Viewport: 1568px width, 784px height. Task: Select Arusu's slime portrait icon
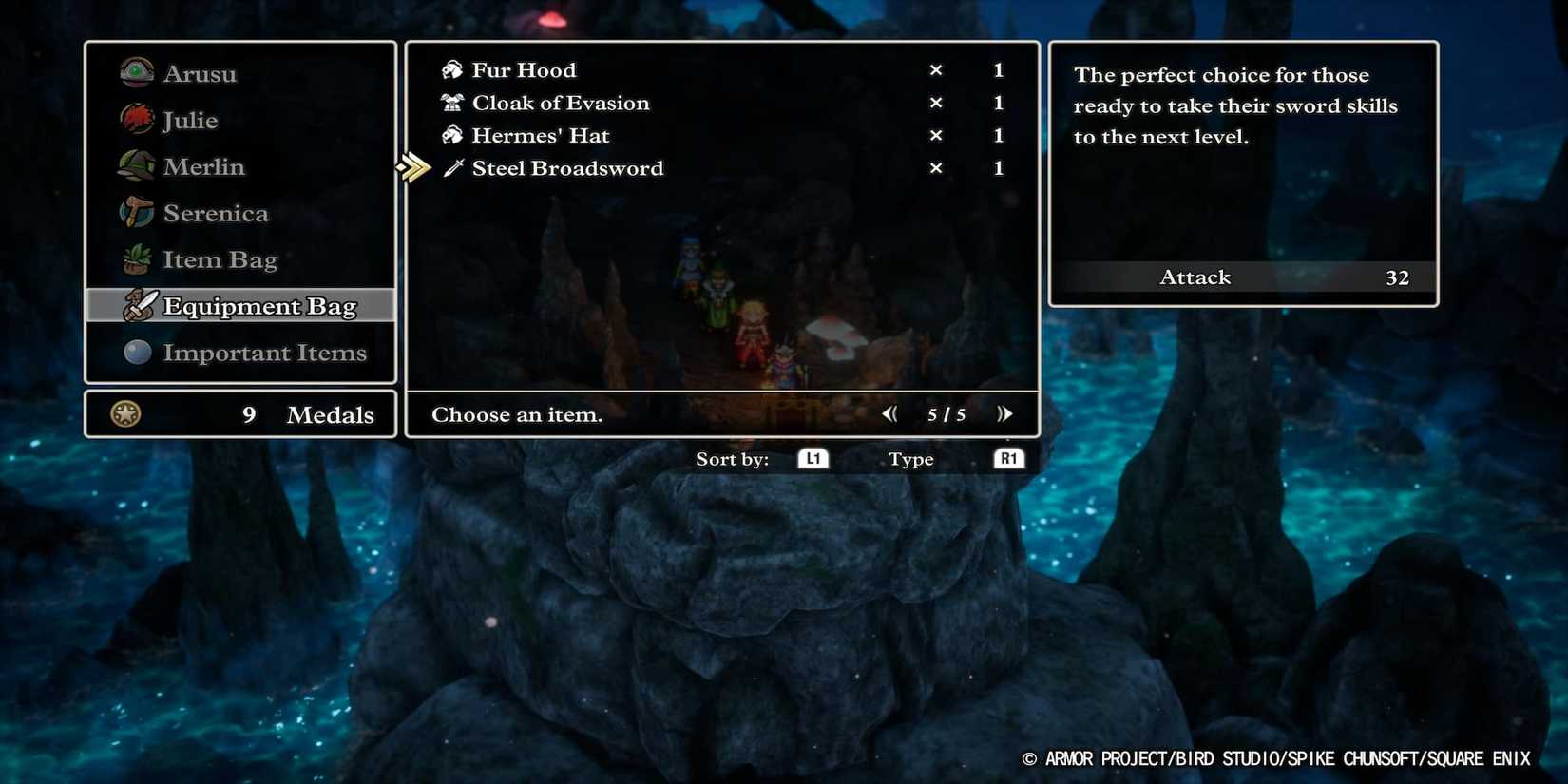pos(136,72)
